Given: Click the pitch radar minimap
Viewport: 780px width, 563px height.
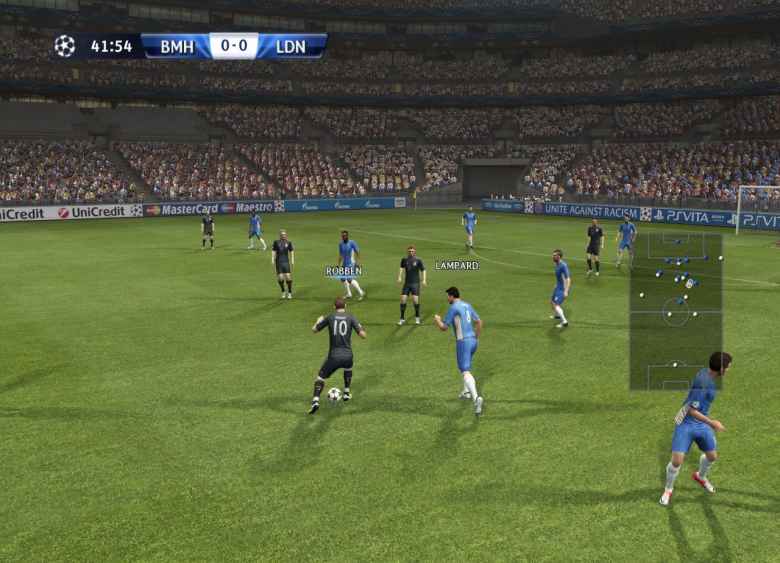Looking at the screenshot, I should coord(675,310).
